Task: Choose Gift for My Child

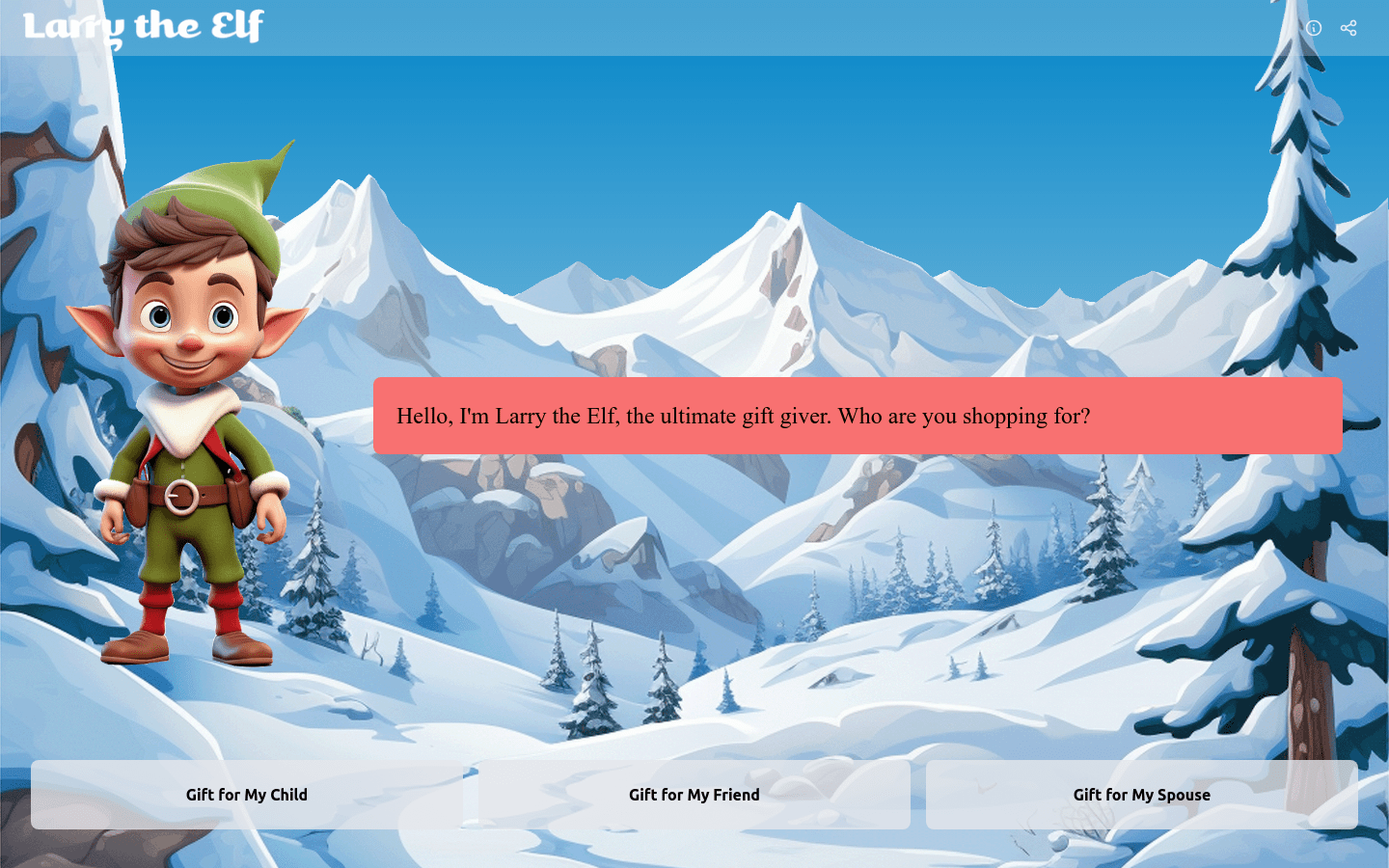Action: tap(247, 794)
